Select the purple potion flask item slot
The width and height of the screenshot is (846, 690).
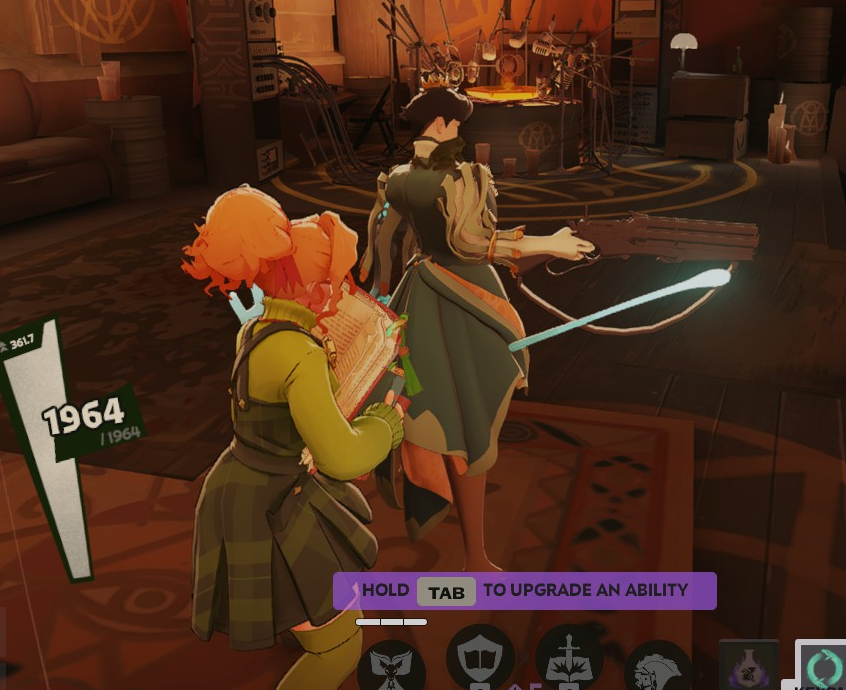[748, 666]
